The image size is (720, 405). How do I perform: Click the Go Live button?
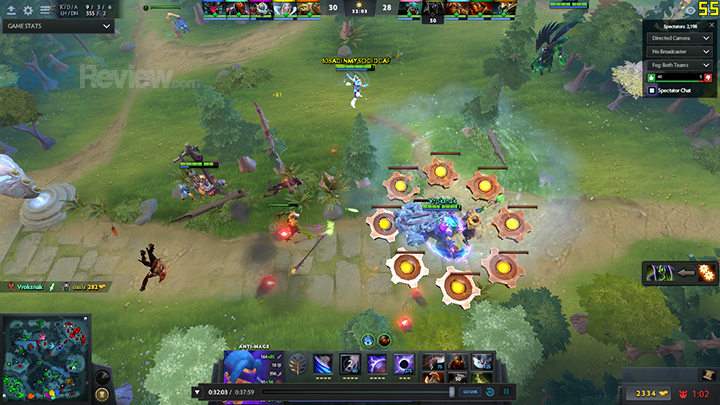point(469,392)
